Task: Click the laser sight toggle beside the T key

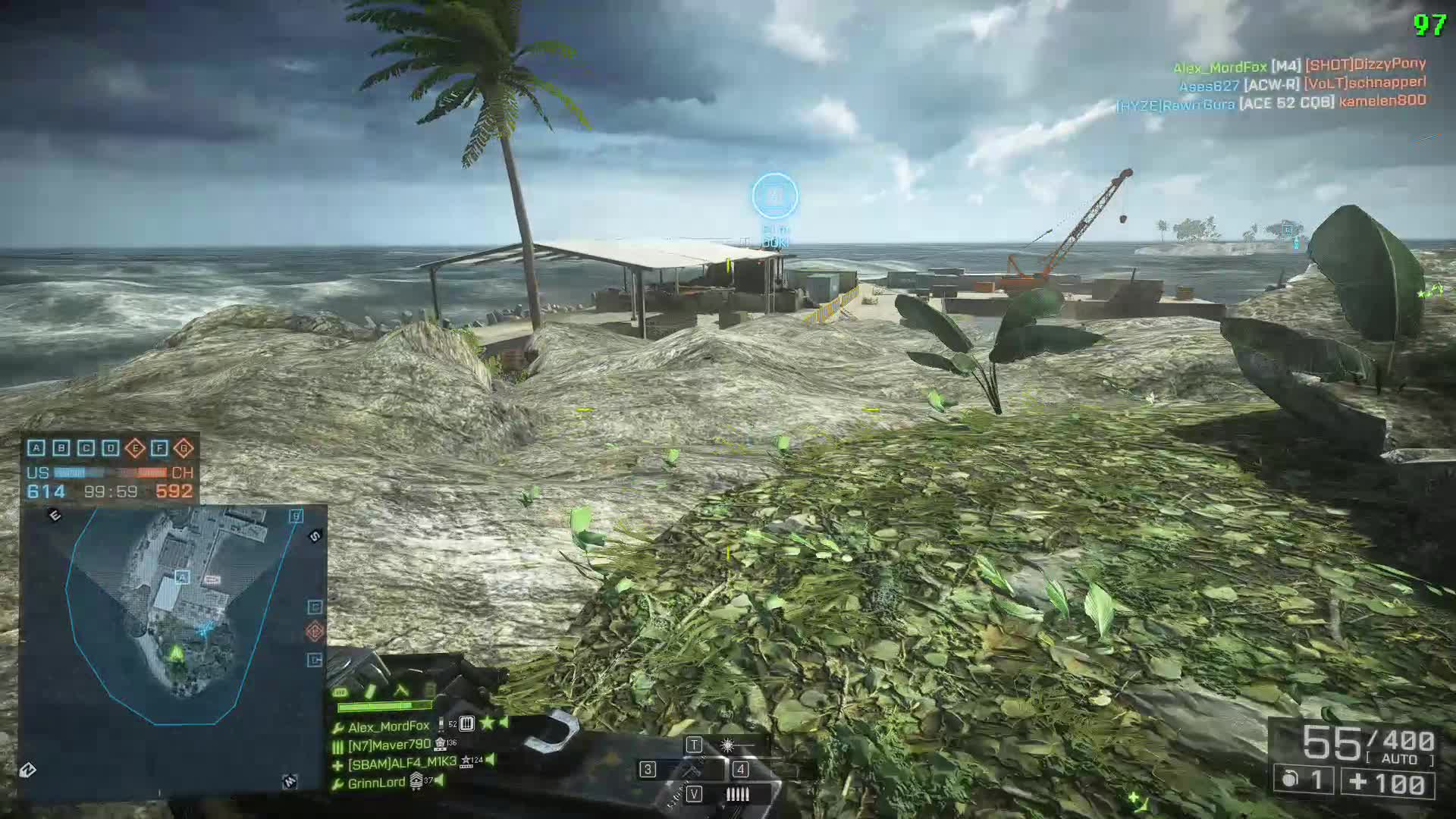Action: tap(726, 745)
